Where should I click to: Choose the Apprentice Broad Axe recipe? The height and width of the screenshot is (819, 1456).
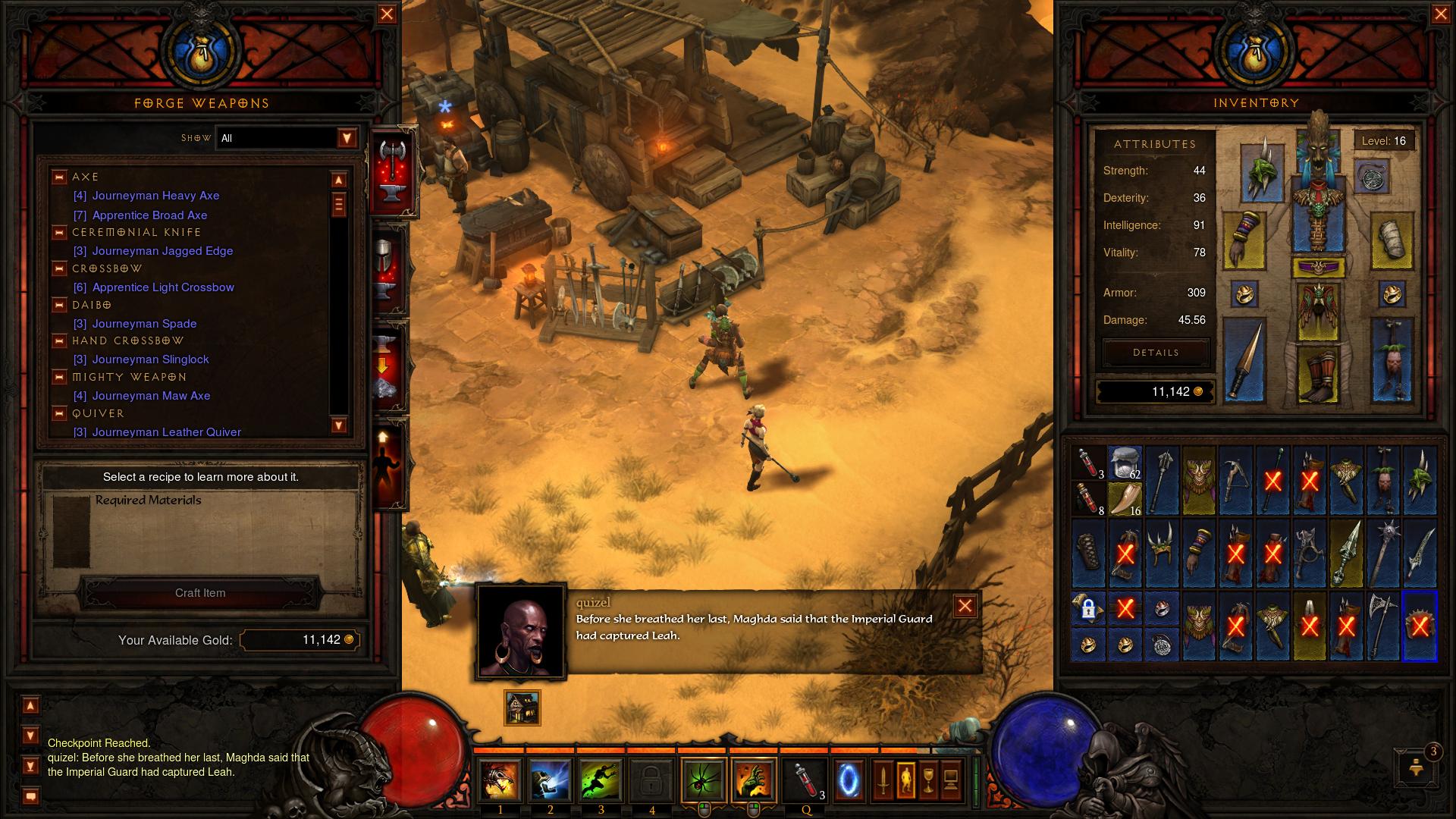pos(149,215)
